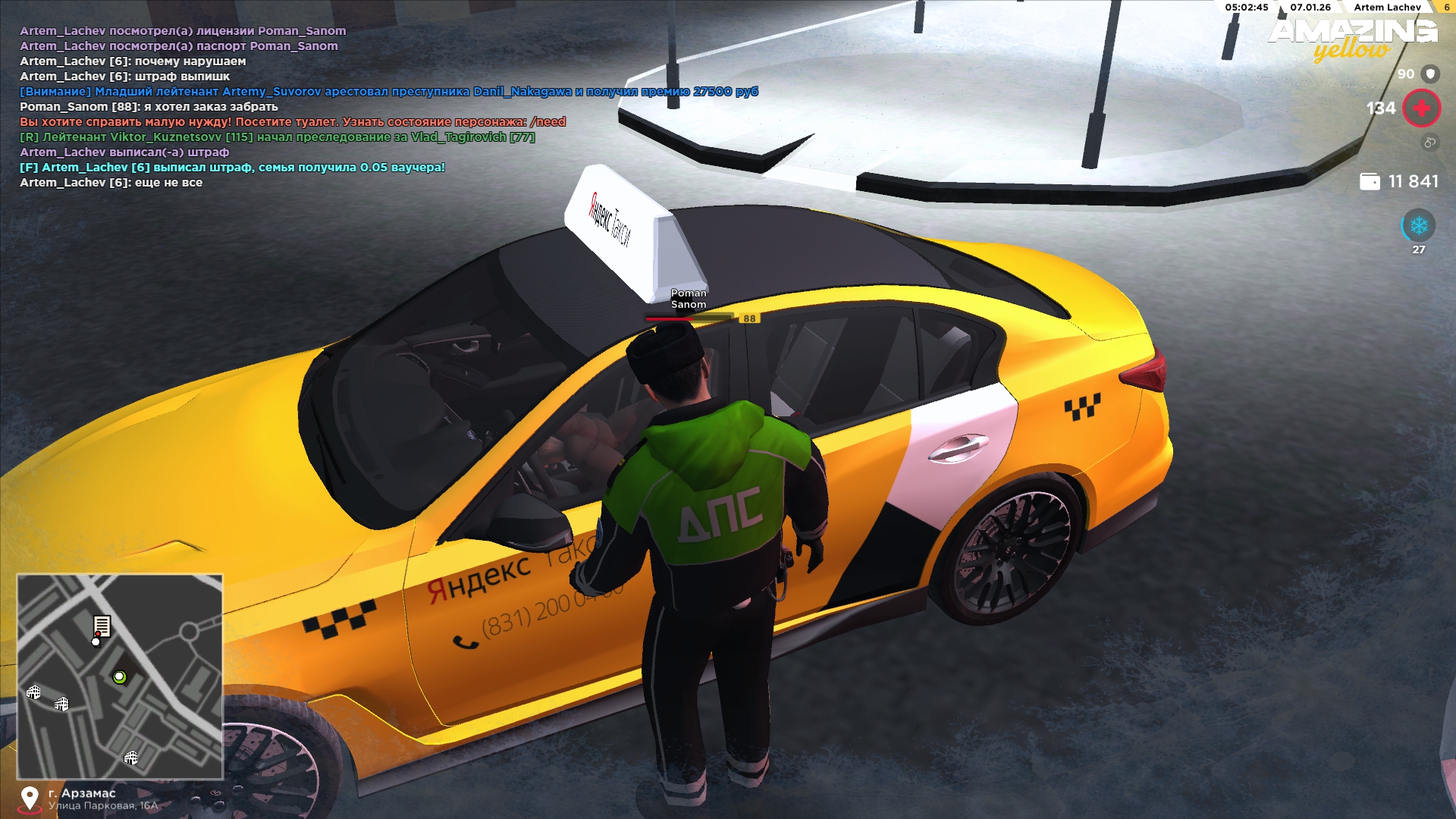Click the chat line about issued fine voucher
Viewport: 1456px width, 819px height.
232,168
